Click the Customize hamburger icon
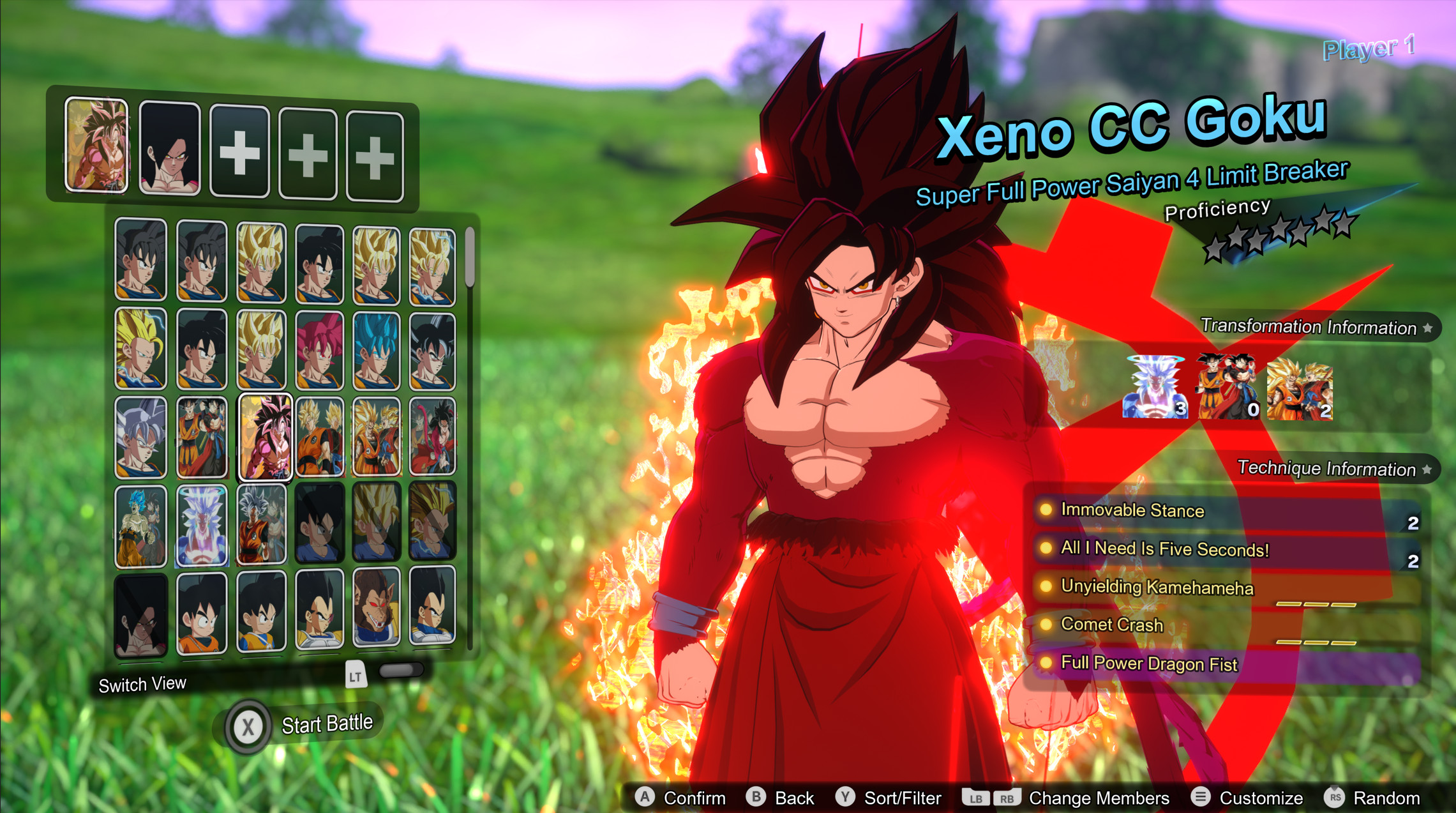Viewport: 1456px width, 813px height. click(x=1200, y=797)
